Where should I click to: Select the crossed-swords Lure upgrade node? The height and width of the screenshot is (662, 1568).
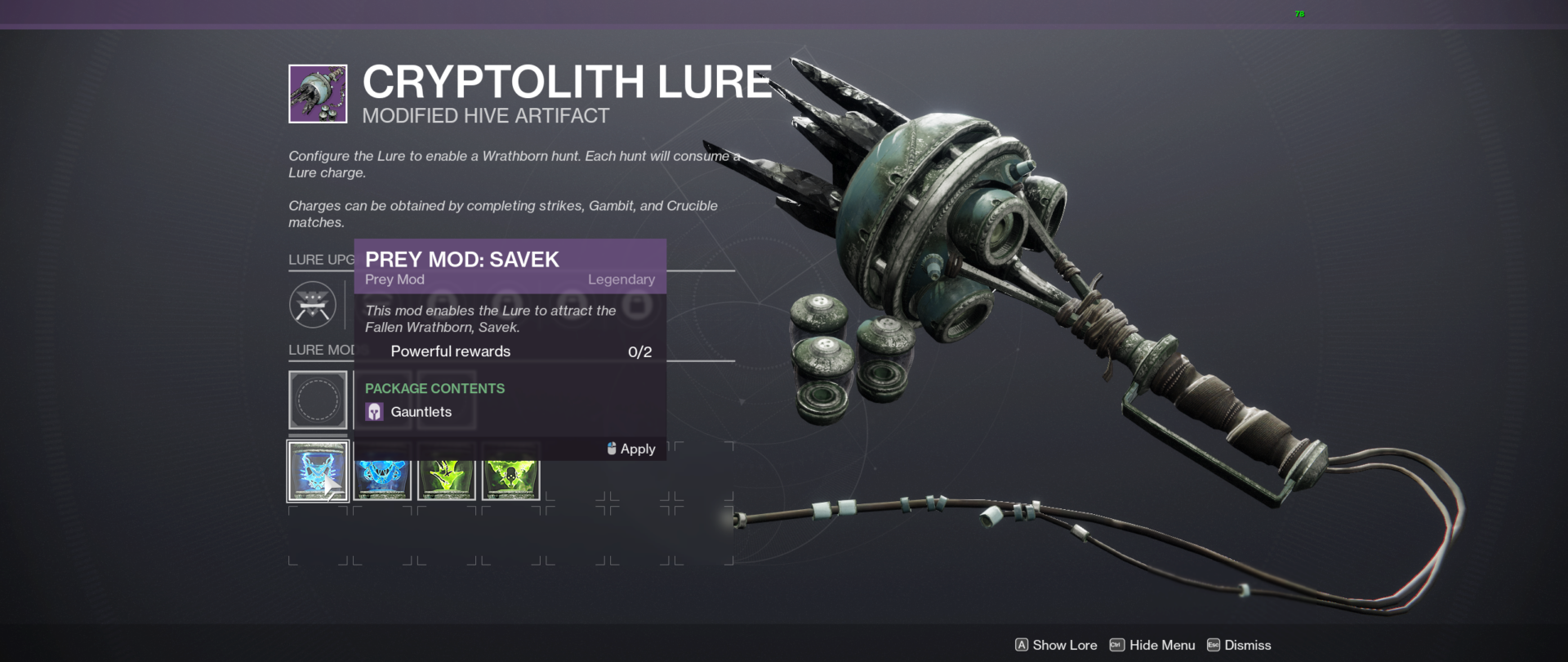pyautogui.click(x=313, y=304)
